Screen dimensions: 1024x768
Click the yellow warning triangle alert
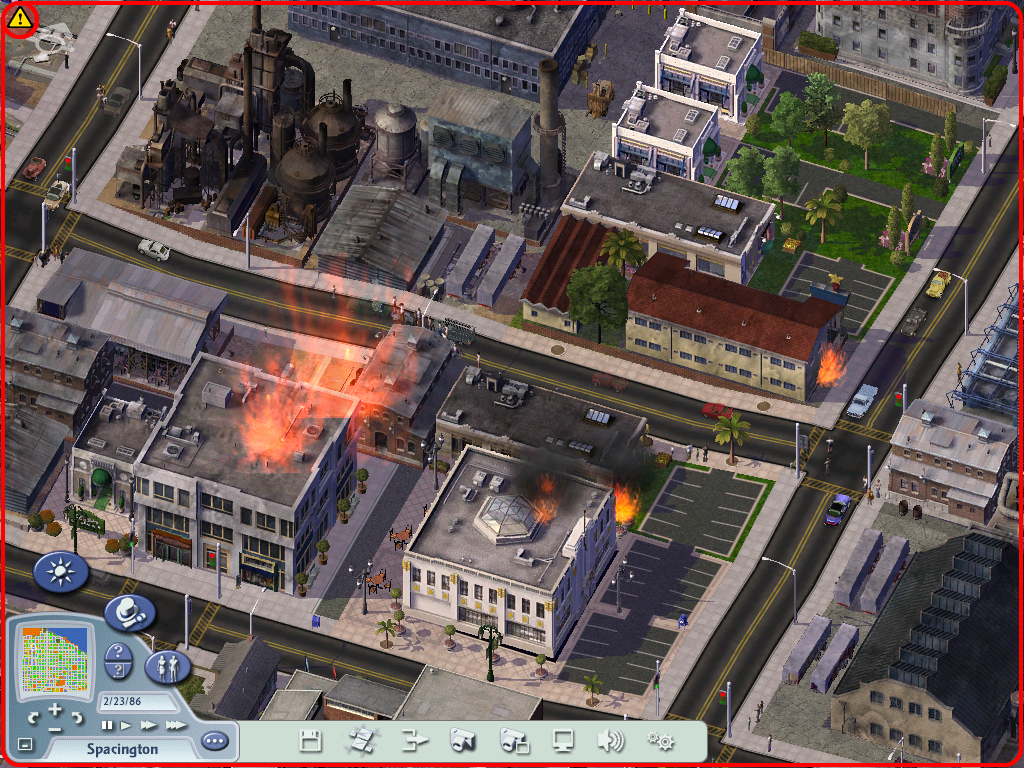20,17
